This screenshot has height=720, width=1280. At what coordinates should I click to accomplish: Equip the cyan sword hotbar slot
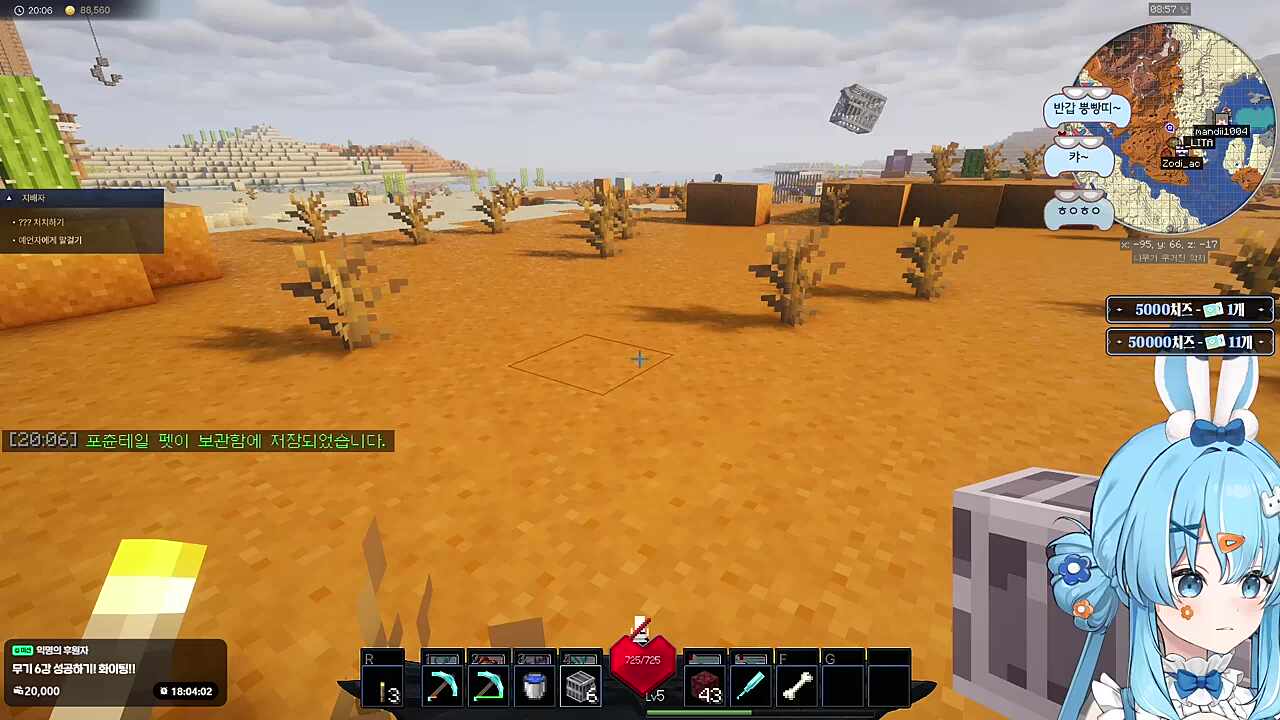[x=750, y=686]
